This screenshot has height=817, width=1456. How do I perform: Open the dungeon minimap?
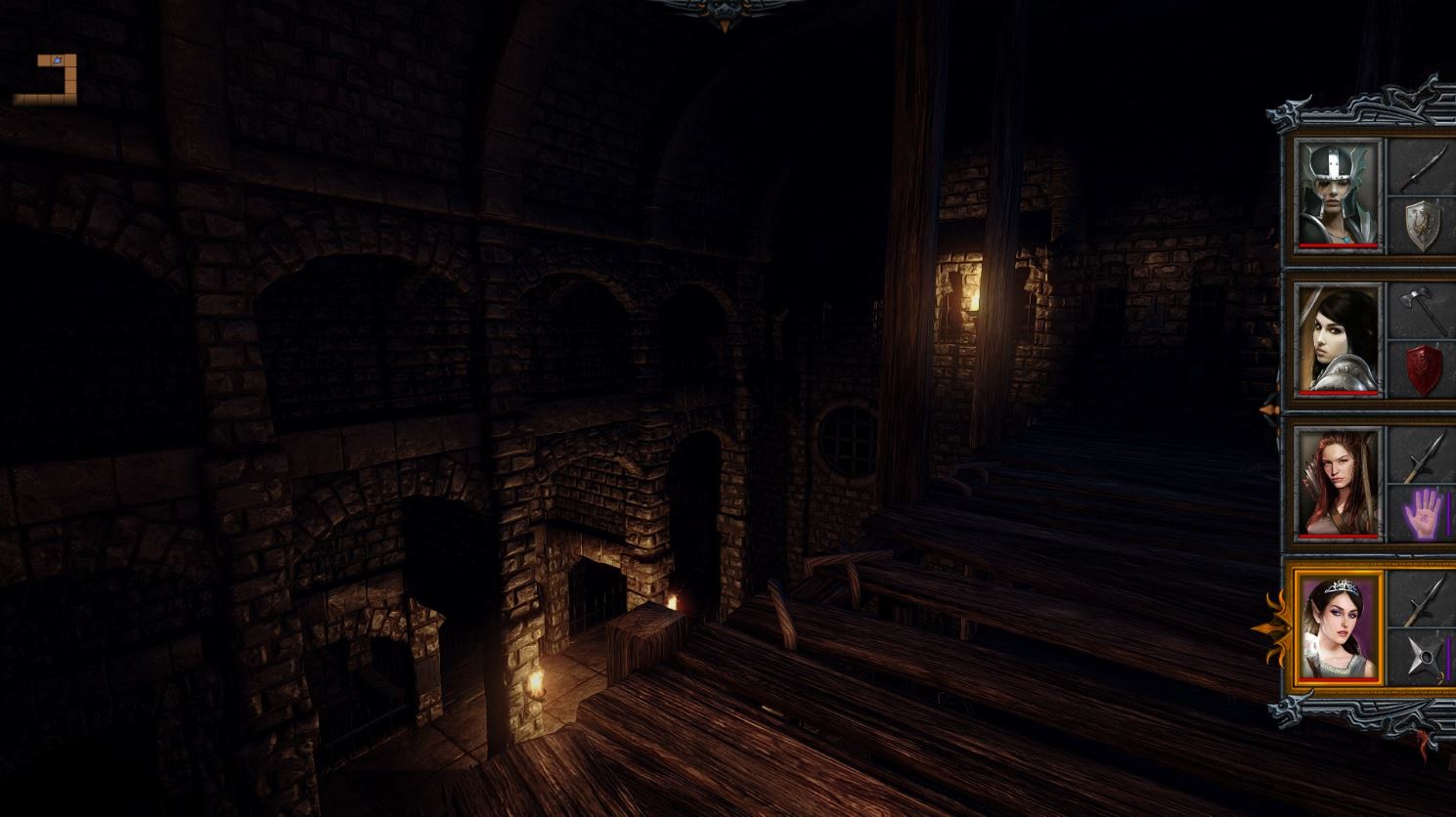click(x=46, y=79)
